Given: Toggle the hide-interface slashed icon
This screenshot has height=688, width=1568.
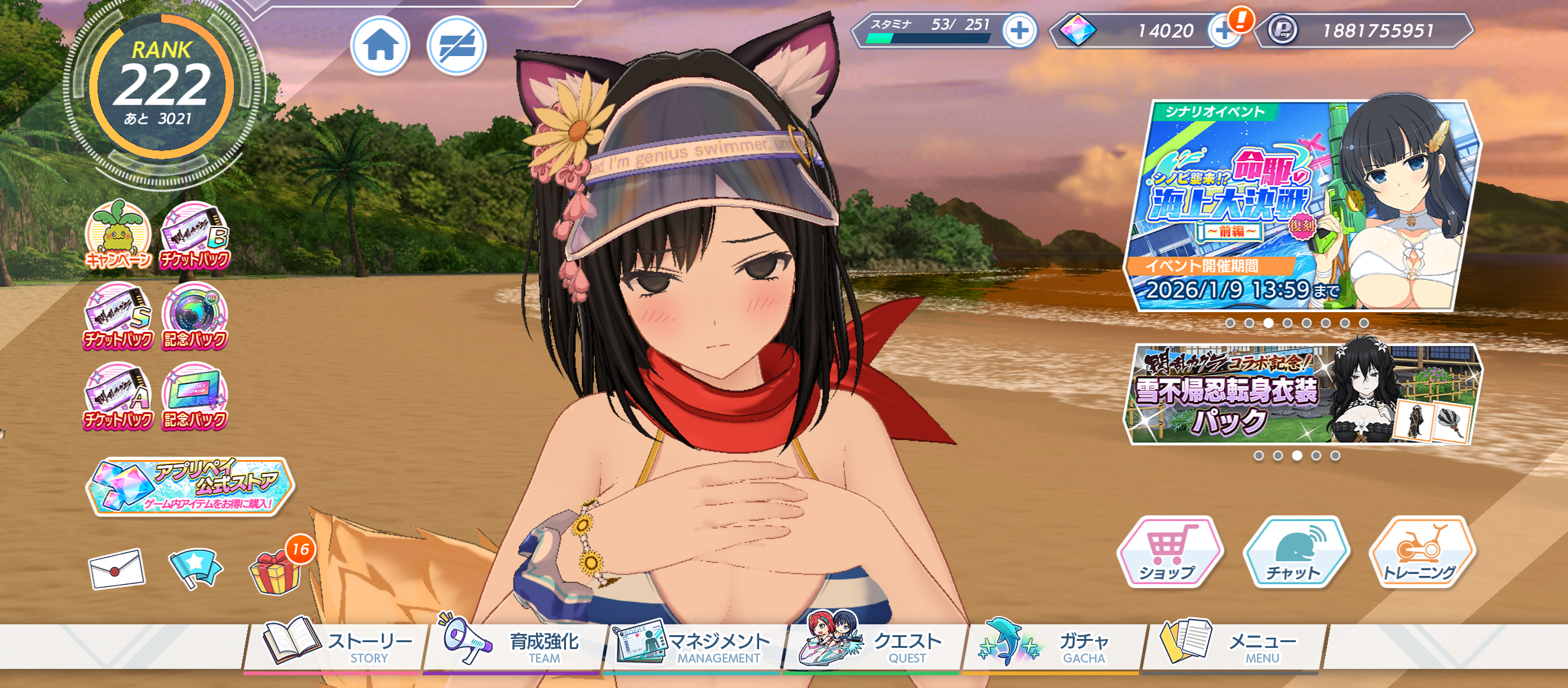Looking at the screenshot, I should [x=456, y=46].
